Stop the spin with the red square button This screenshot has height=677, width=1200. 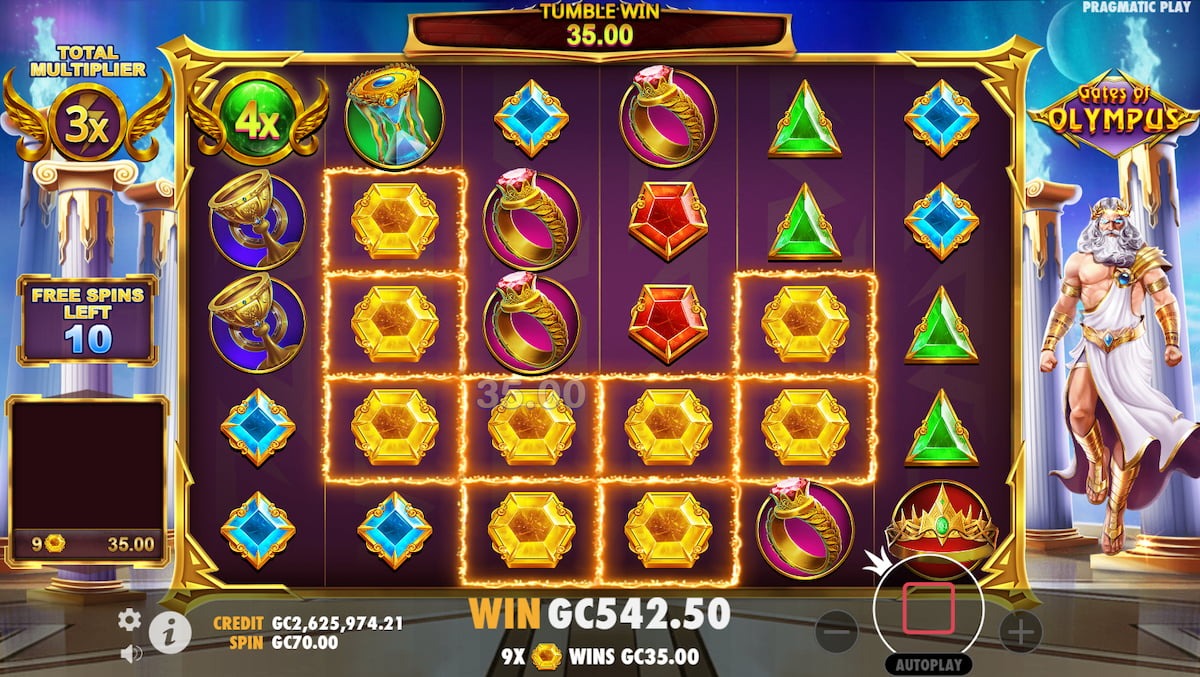click(928, 609)
